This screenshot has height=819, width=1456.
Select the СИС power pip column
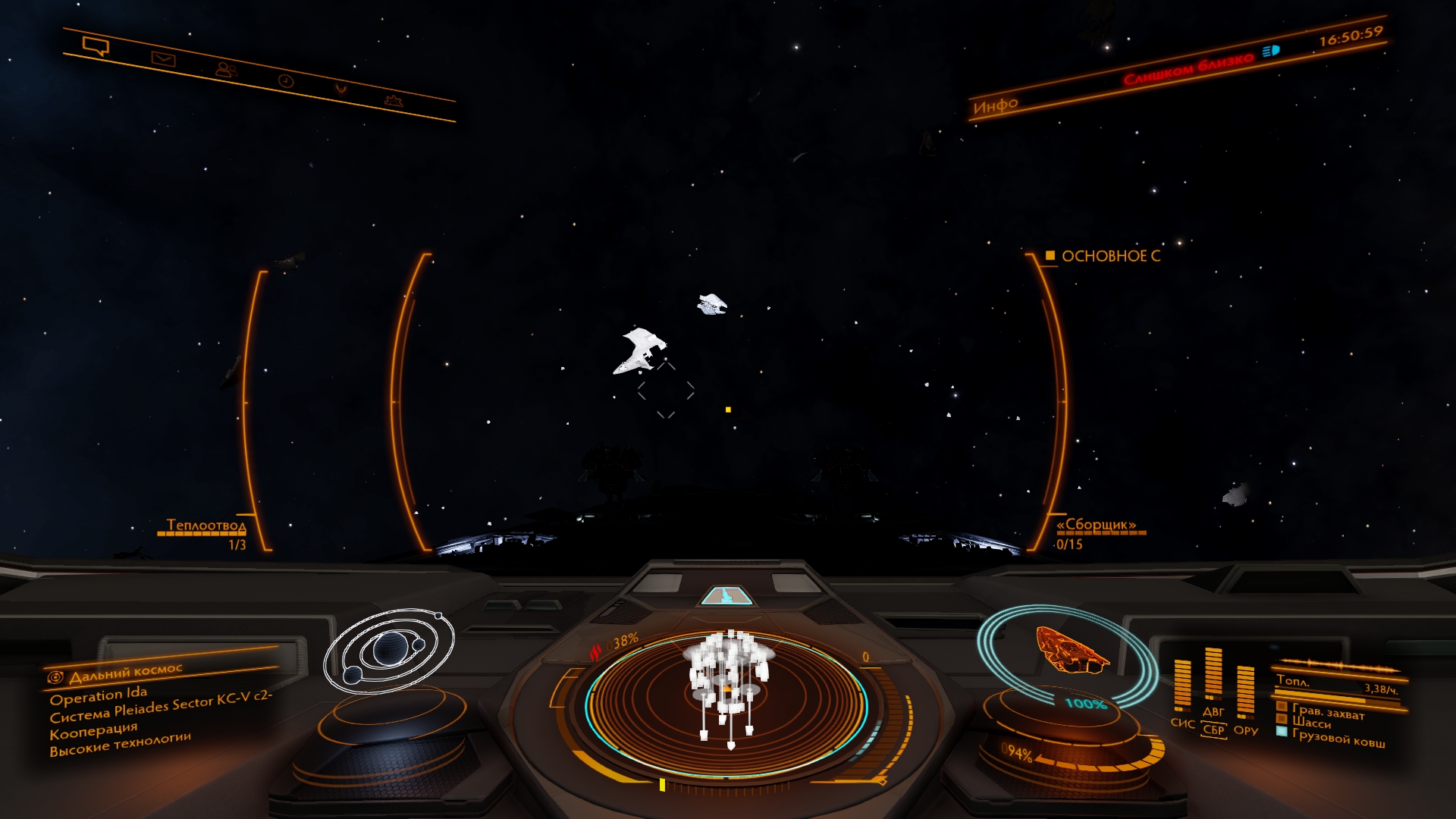tap(1182, 686)
